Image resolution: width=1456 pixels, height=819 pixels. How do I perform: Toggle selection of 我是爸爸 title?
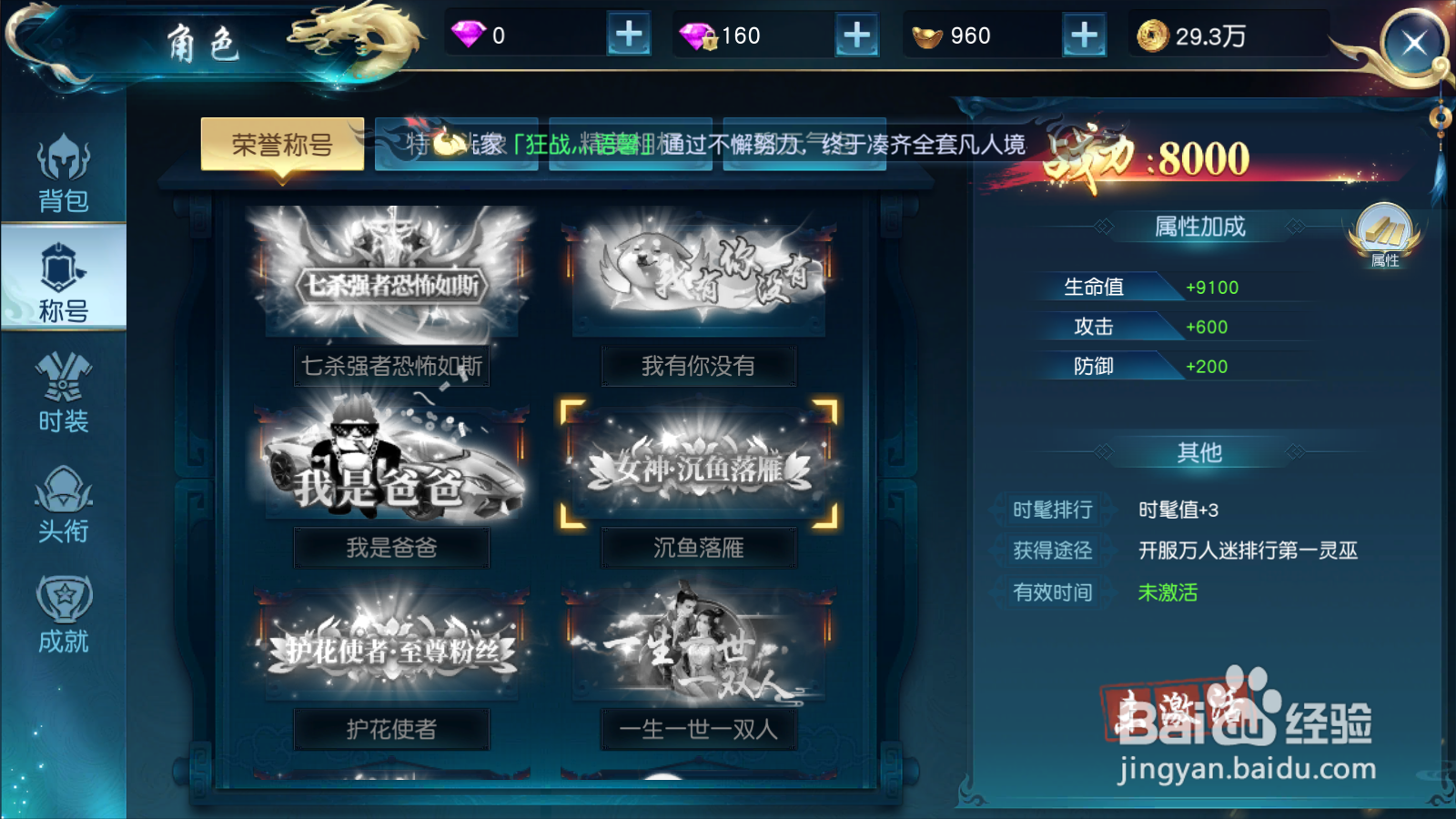[389, 464]
